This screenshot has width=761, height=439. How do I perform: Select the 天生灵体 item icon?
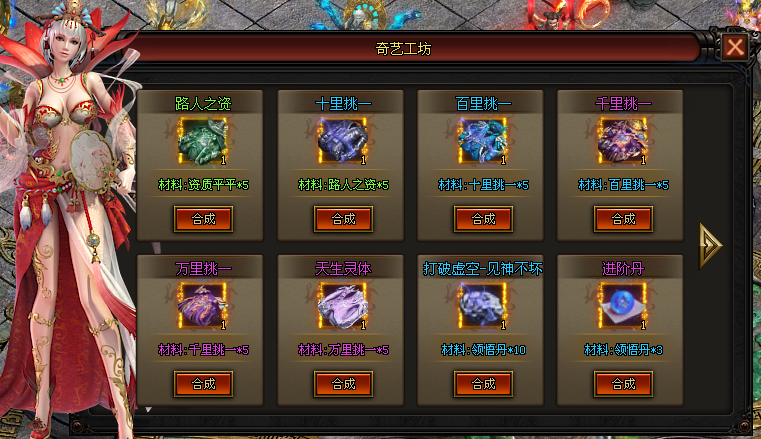[x=343, y=306]
